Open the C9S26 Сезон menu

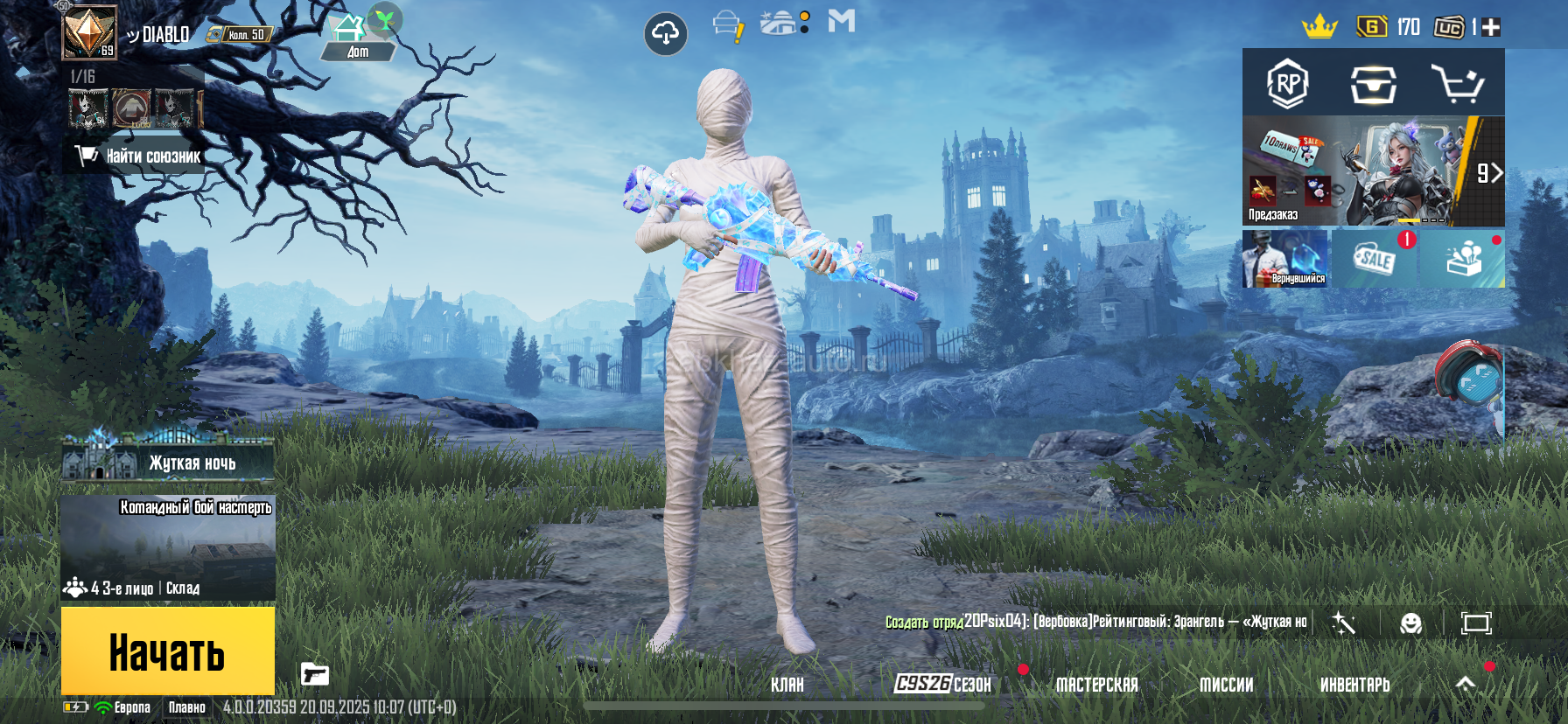pos(942,684)
